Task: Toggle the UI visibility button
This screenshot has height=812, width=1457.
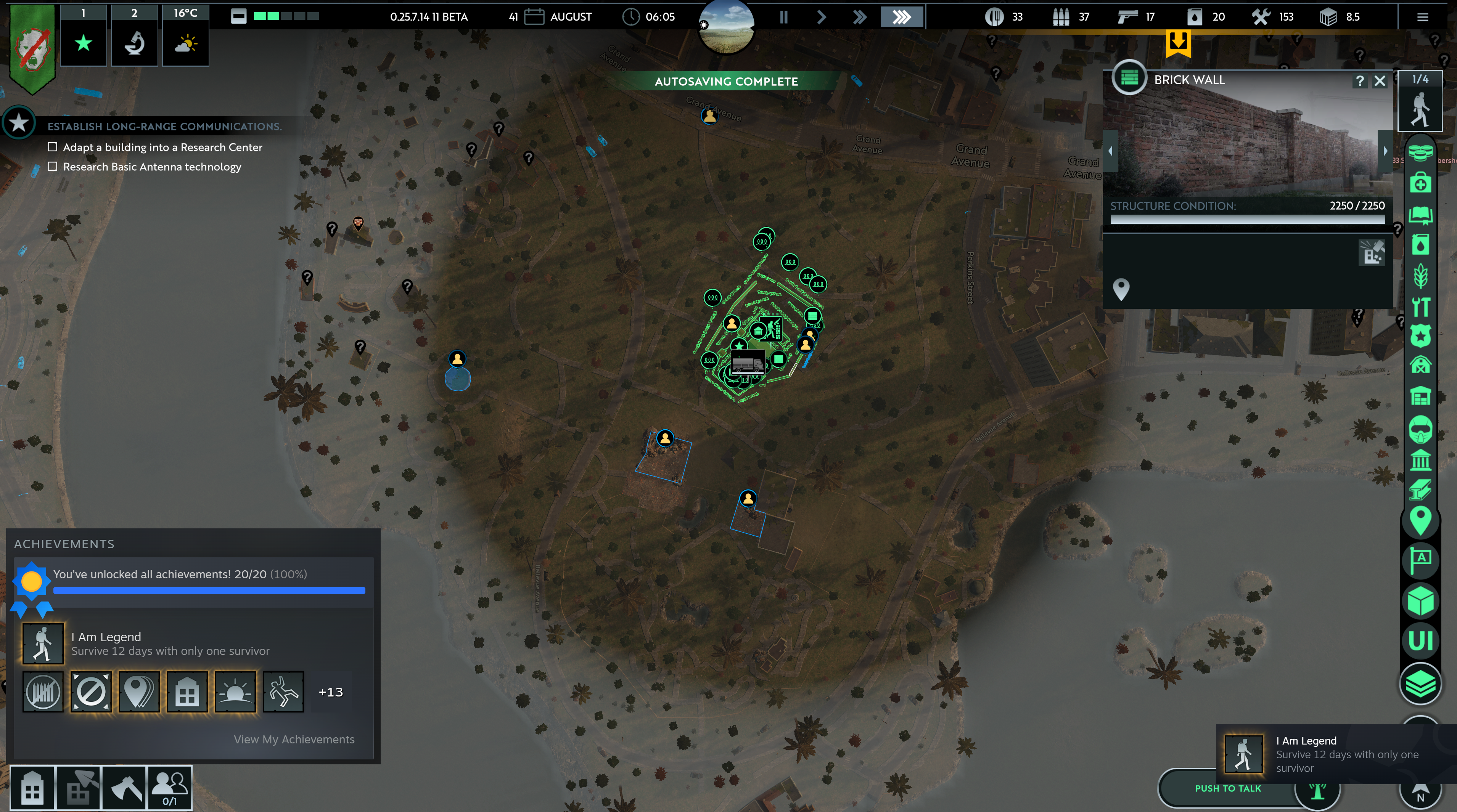Action: point(1420,641)
